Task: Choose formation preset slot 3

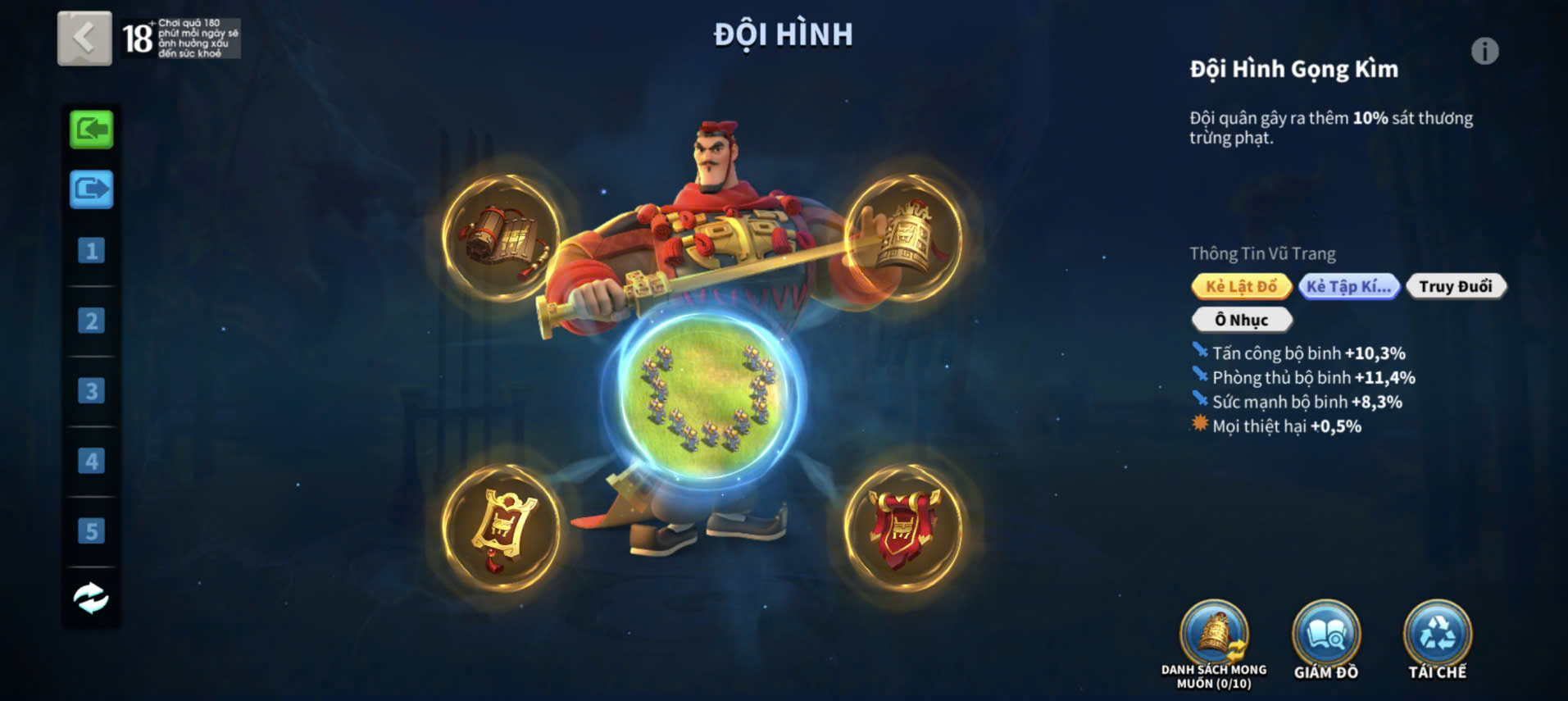Action: (x=91, y=391)
